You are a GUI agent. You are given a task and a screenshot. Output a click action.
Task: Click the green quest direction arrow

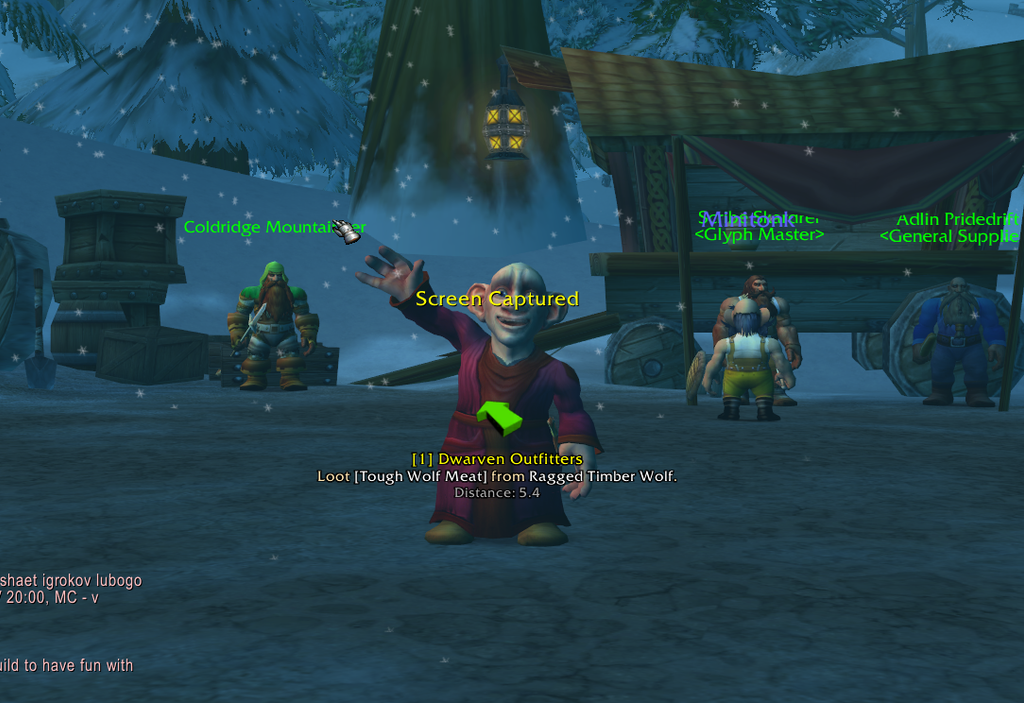[x=499, y=416]
